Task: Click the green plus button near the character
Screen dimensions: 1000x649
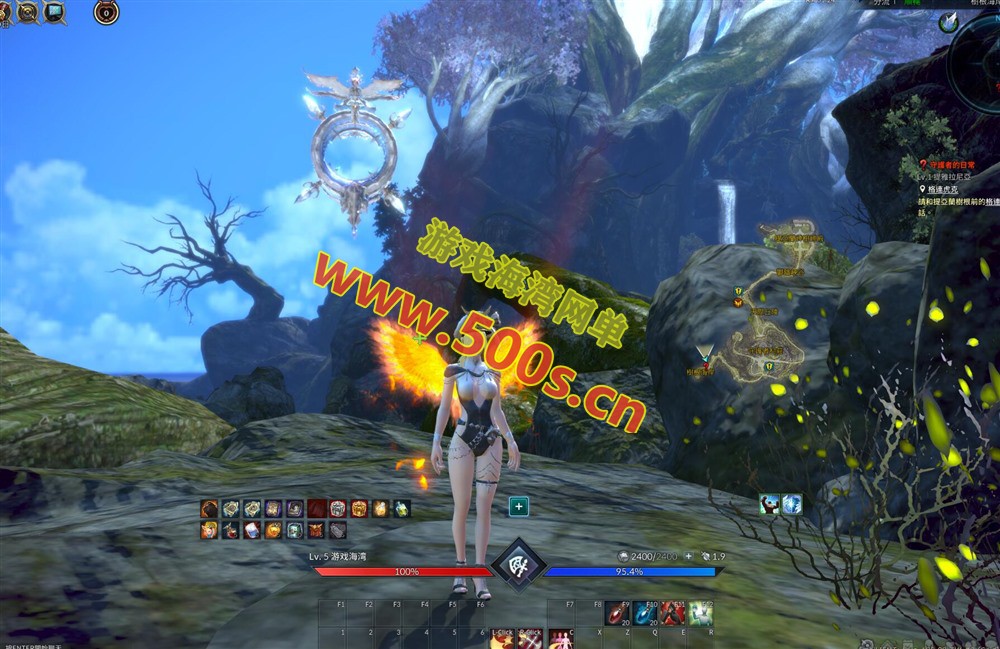Action: coord(519,507)
